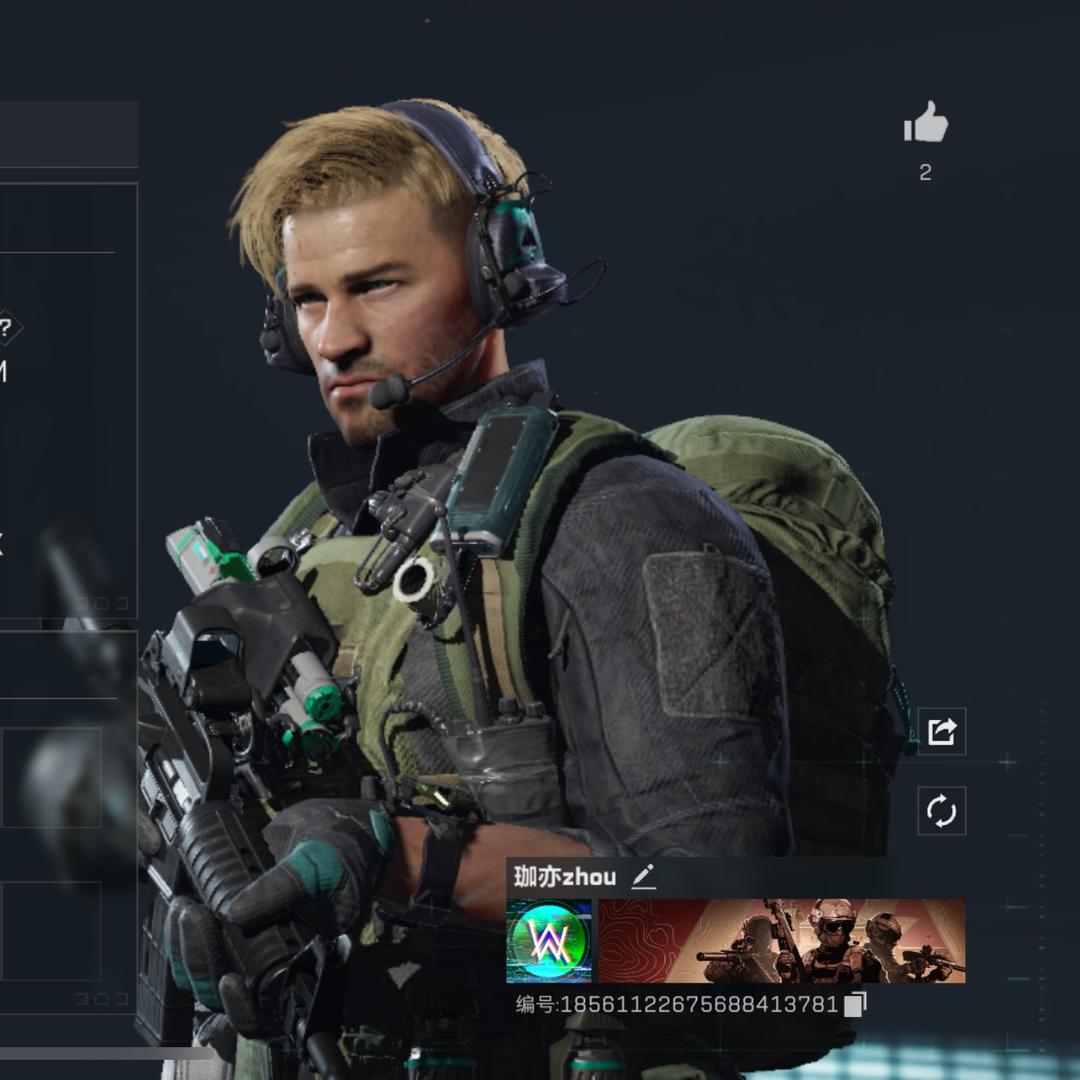Click the question mark help icon
This screenshot has height=1080, width=1080.
coord(7,328)
